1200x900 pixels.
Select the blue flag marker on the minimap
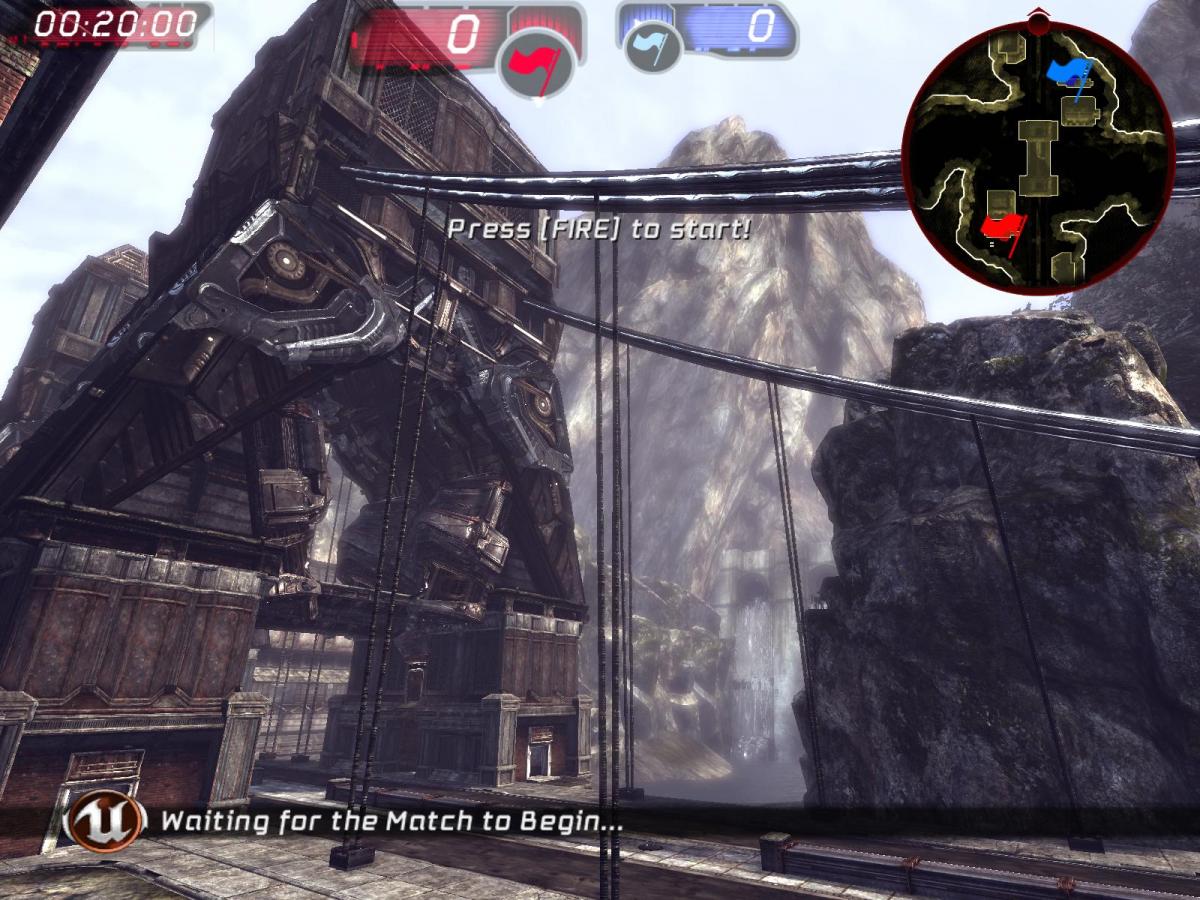coord(1068,71)
